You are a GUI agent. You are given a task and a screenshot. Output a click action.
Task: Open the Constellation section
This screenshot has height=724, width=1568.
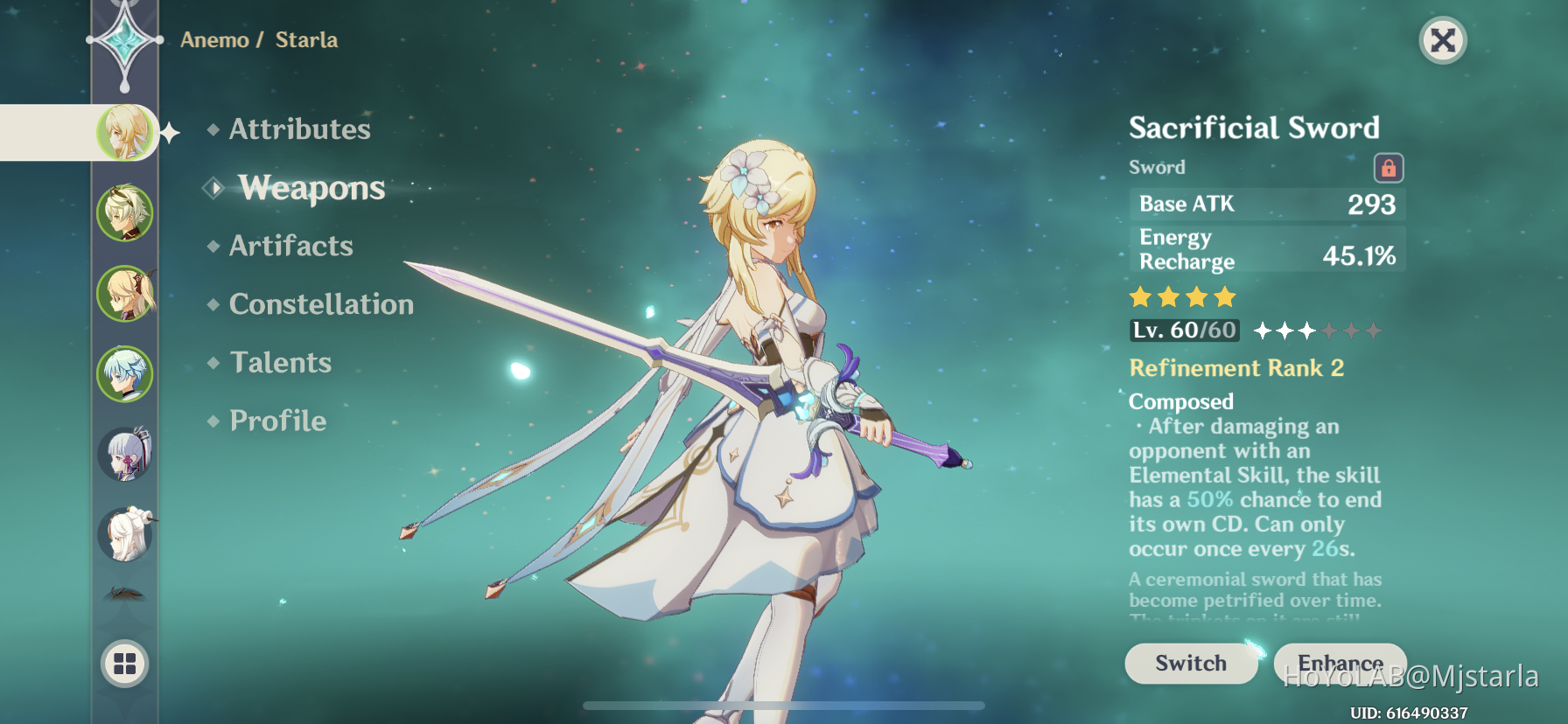(320, 304)
